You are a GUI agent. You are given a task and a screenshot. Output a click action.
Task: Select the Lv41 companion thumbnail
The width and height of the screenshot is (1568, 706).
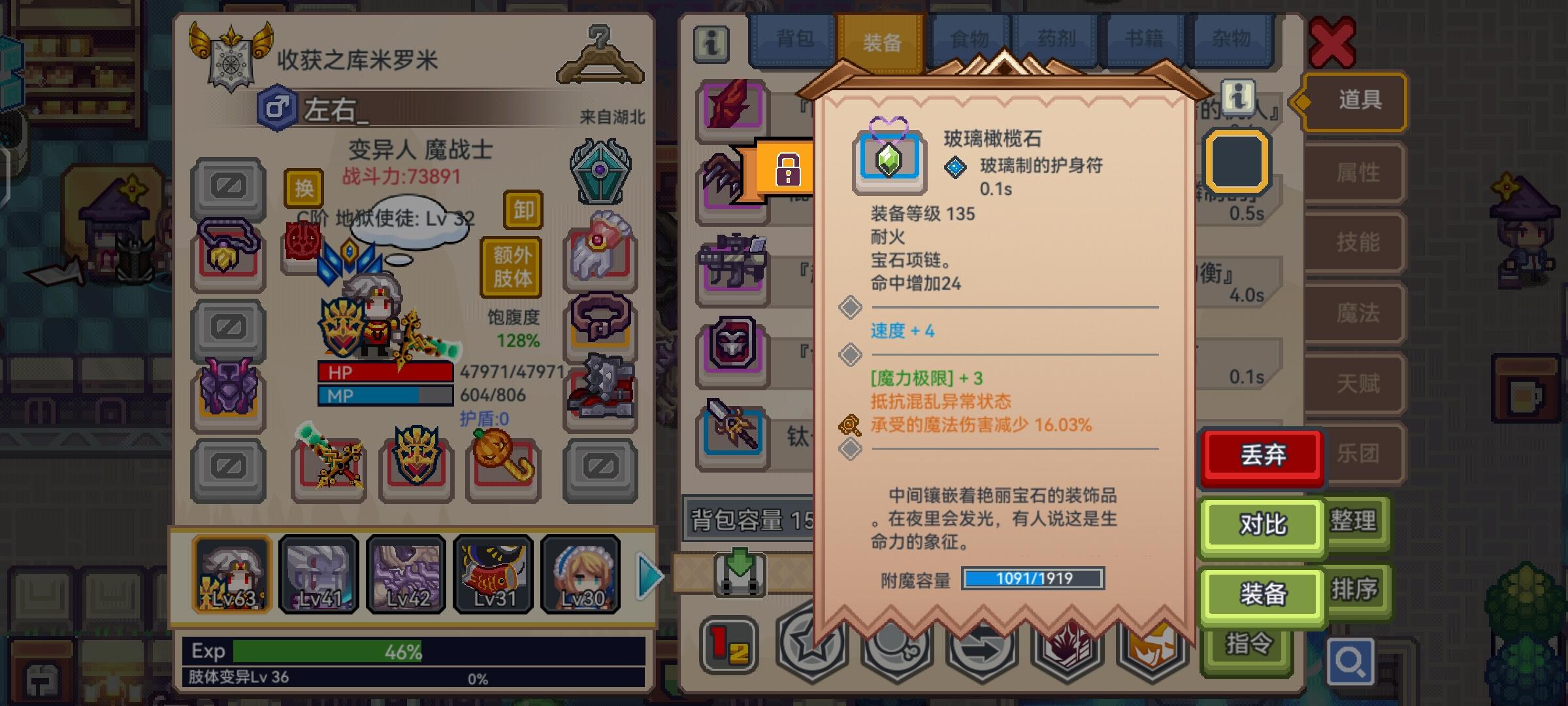coord(318,574)
